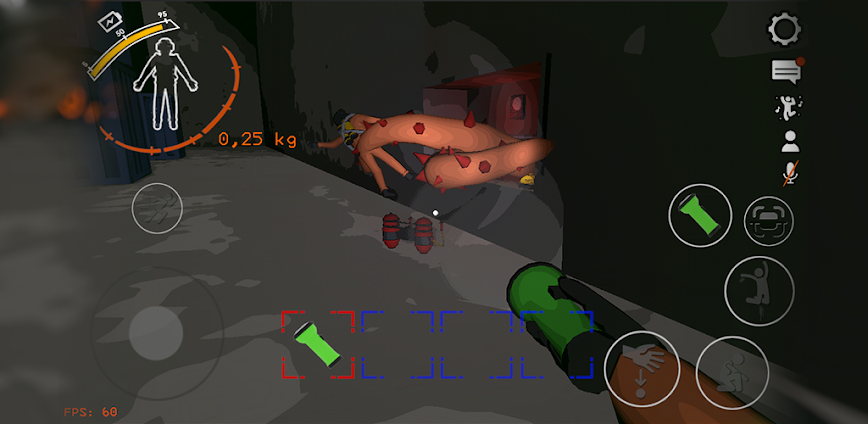Open the settings gear menu
This screenshot has width=868, height=424.
[x=786, y=29]
